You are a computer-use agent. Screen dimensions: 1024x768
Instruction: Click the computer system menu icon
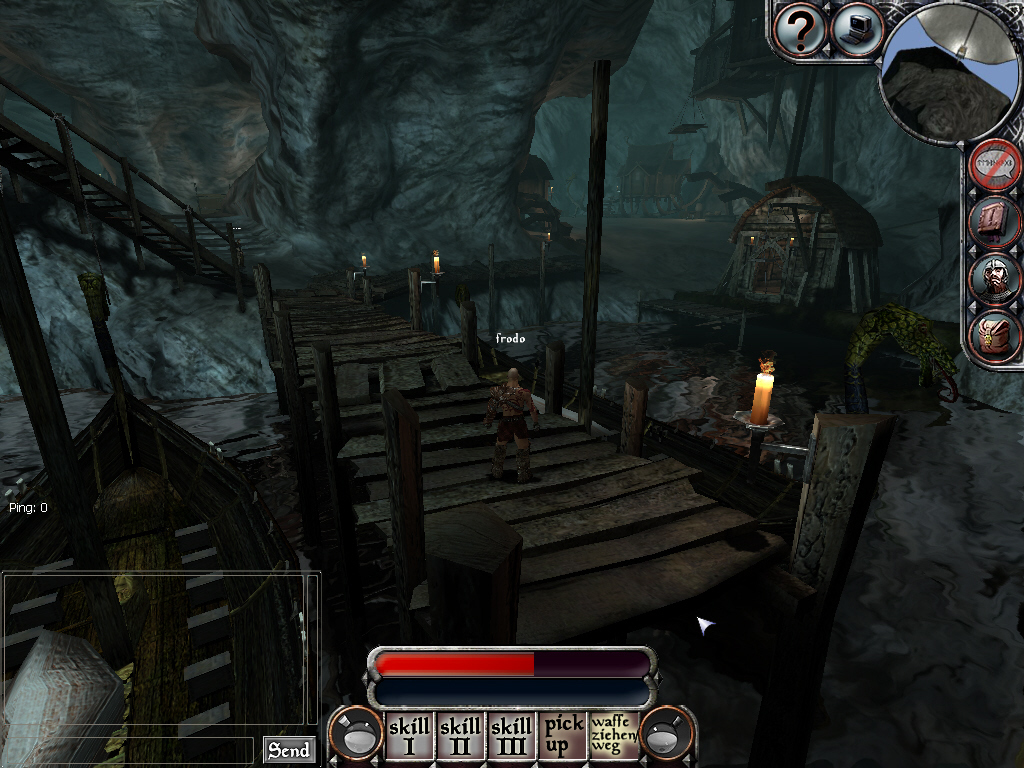tap(855, 30)
